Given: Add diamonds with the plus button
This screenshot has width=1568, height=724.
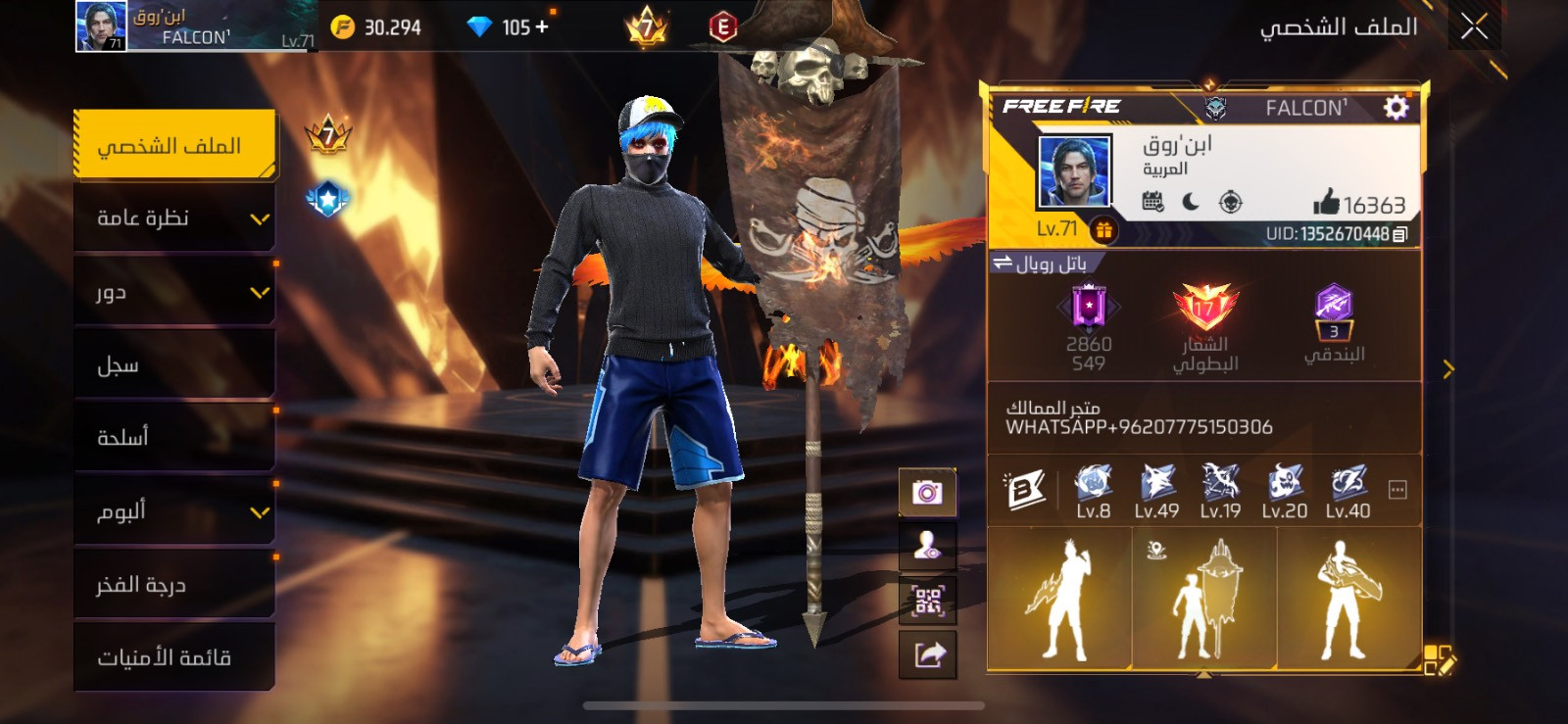Looking at the screenshot, I should [x=542, y=27].
